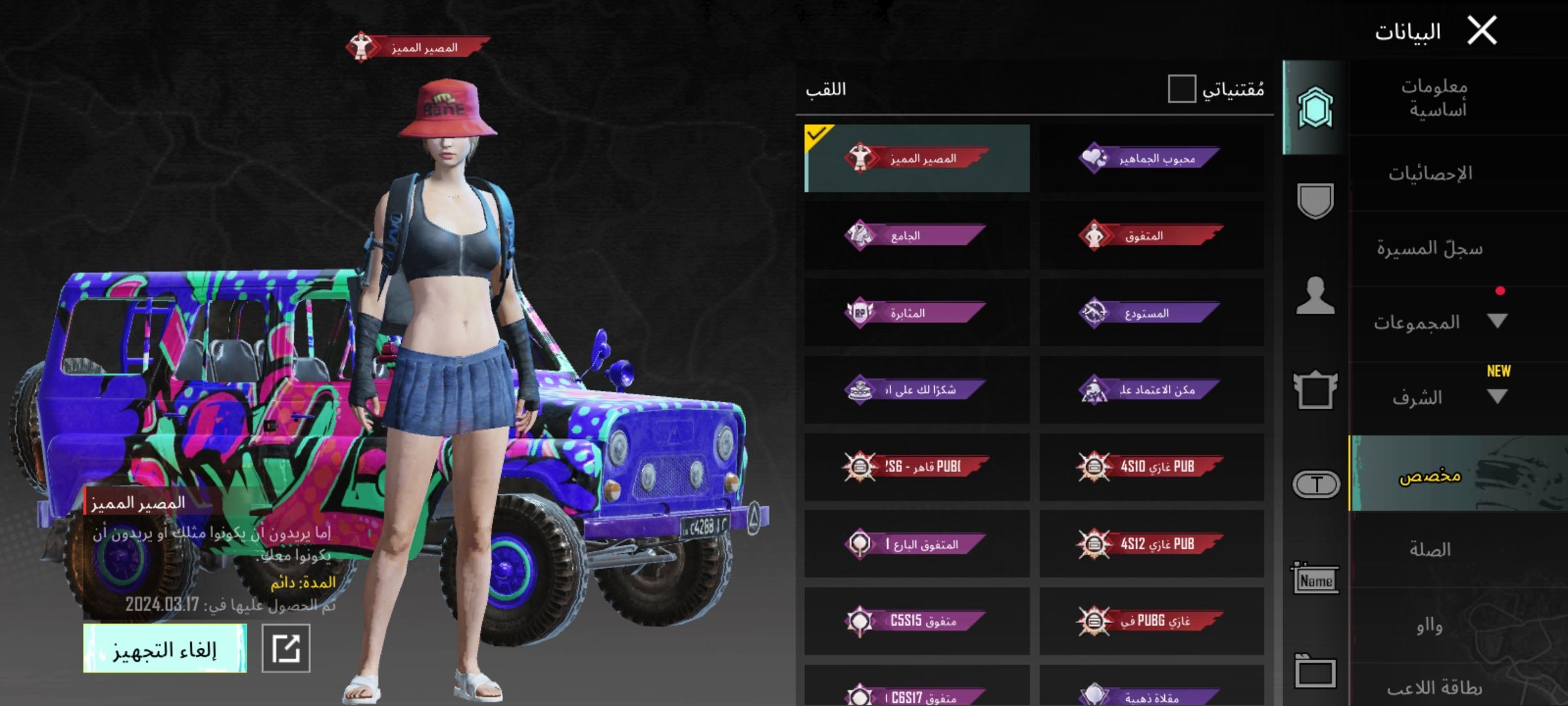
Task: Select the المستودع title
Action: [x=1151, y=312]
